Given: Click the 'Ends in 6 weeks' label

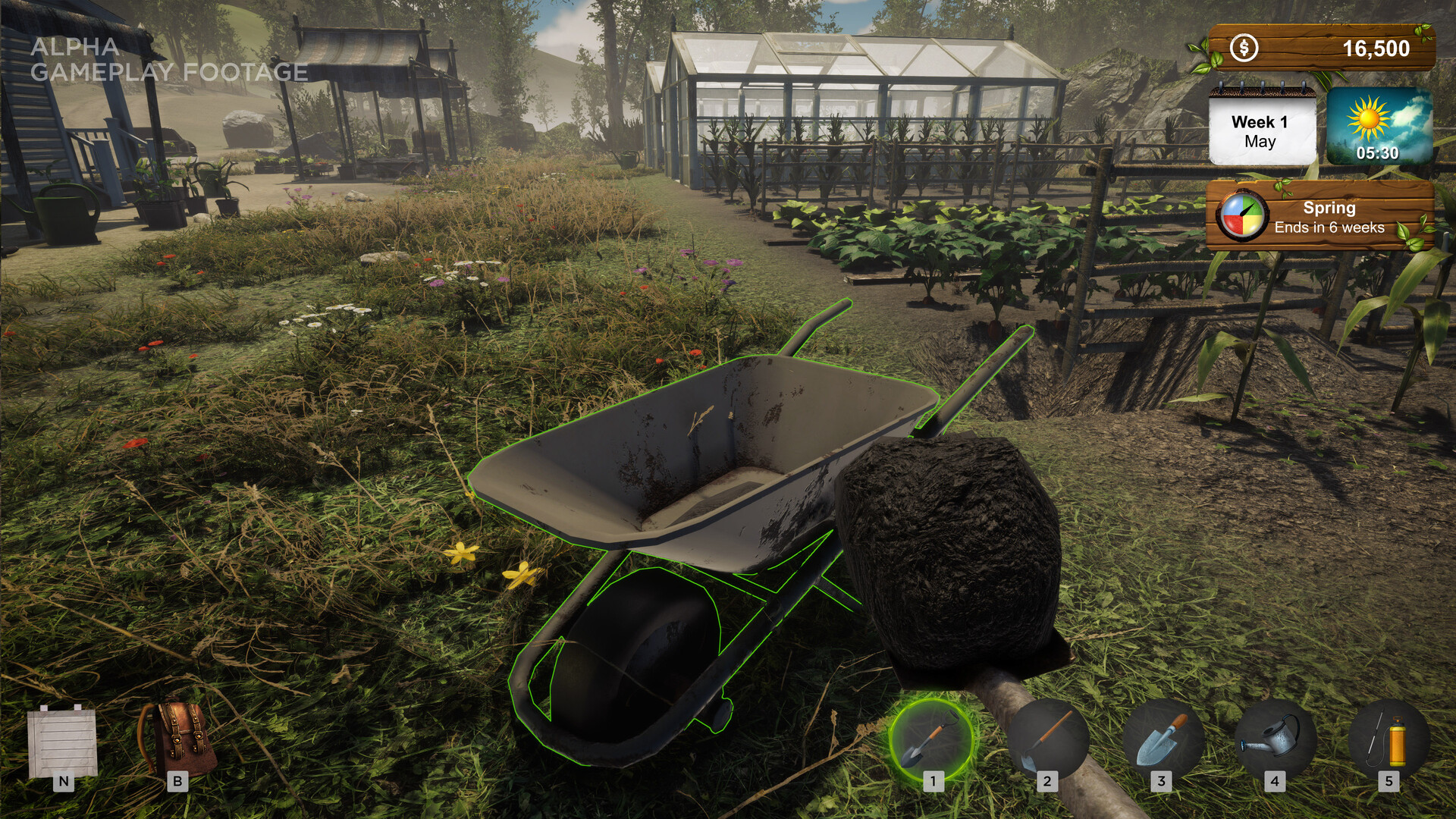Looking at the screenshot, I should (x=1328, y=226).
